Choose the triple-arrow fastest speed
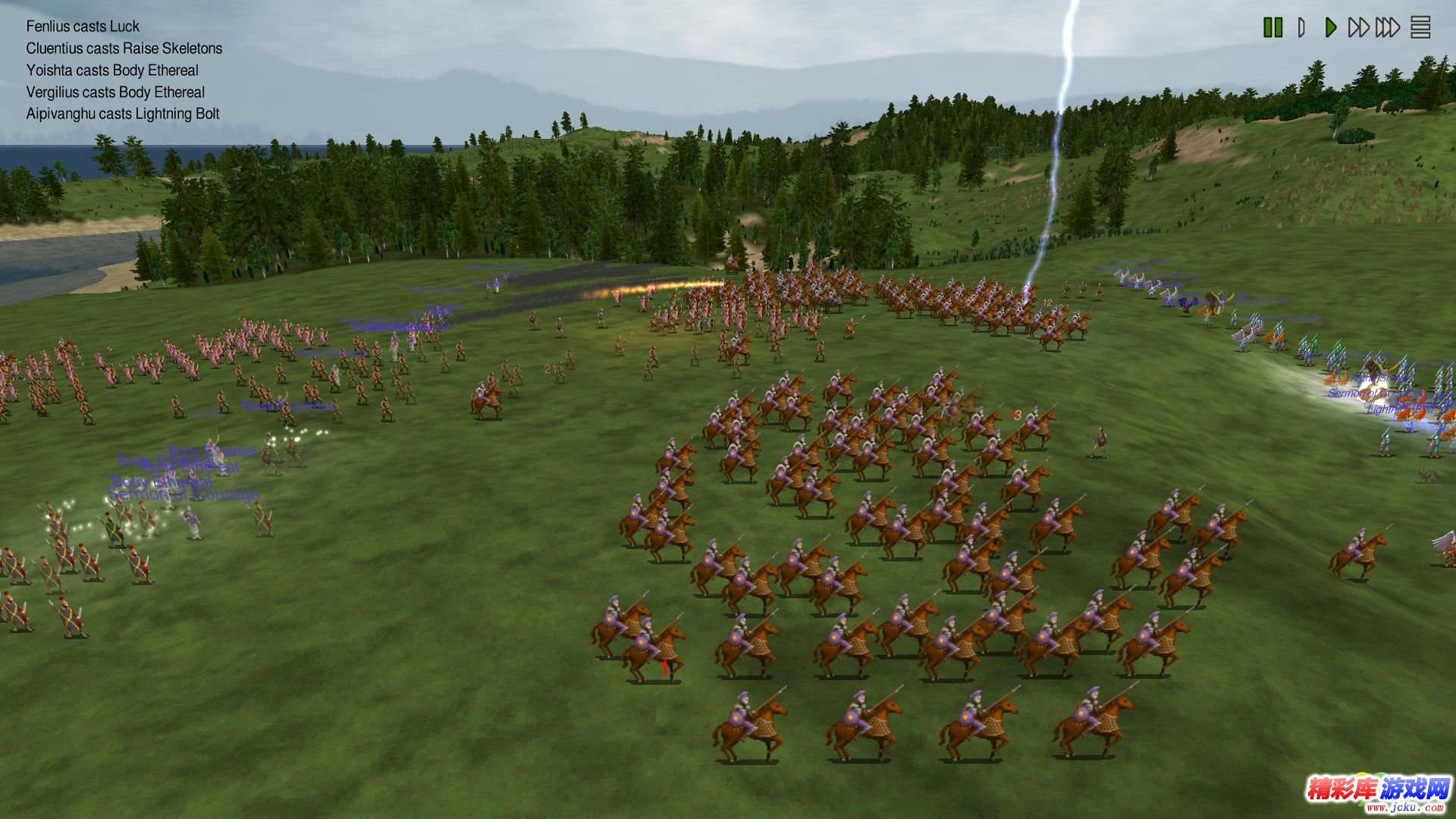The height and width of the screenshot is (819, 1456). 1388,28
